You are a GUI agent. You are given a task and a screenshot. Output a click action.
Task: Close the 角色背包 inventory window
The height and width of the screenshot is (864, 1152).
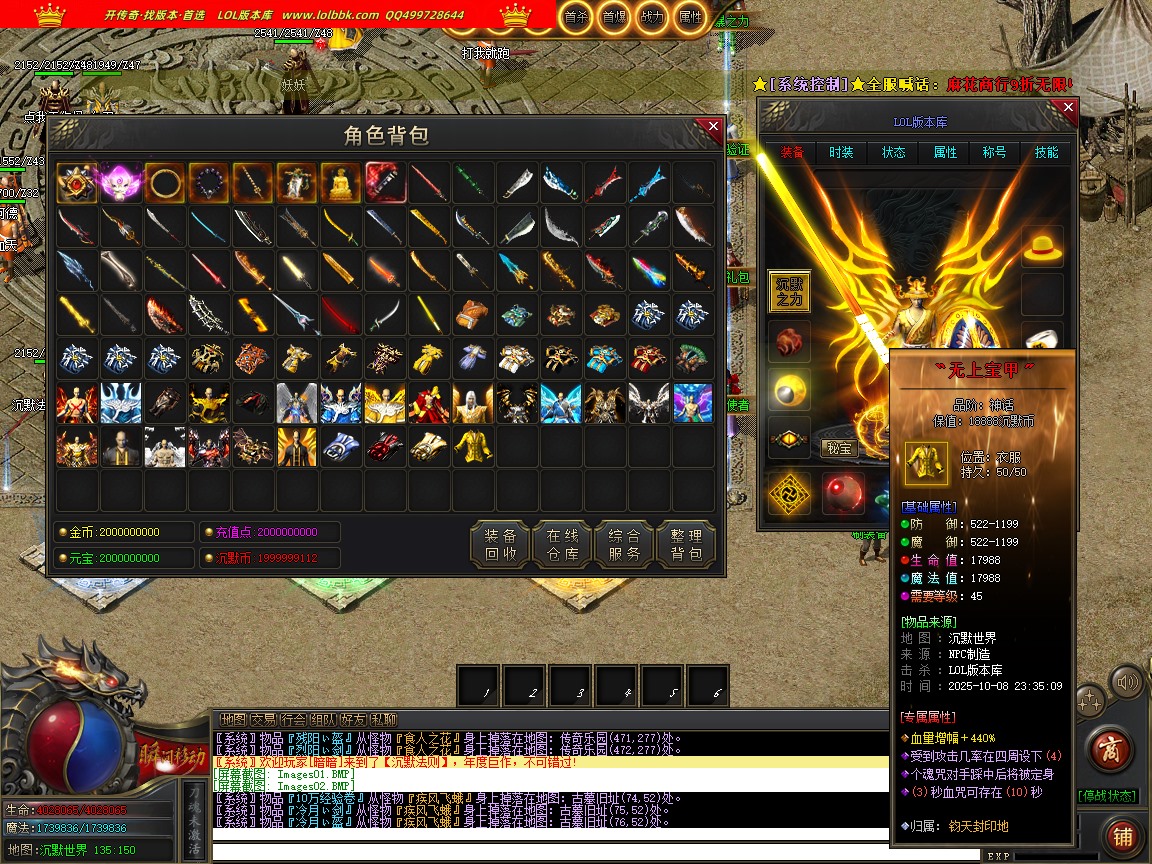tap(713, 127)
